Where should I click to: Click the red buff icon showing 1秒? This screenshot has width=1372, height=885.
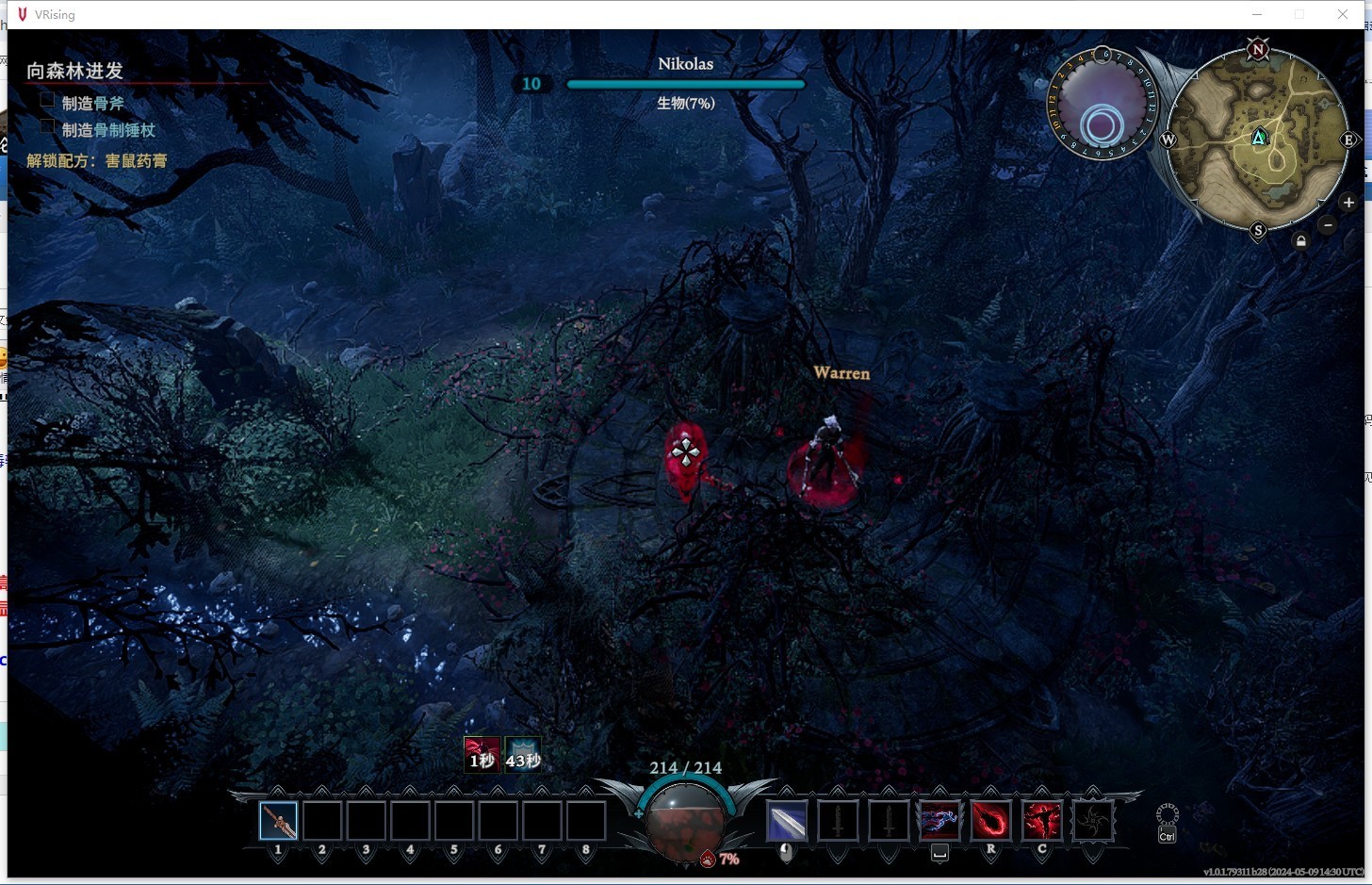pos(482,755)
